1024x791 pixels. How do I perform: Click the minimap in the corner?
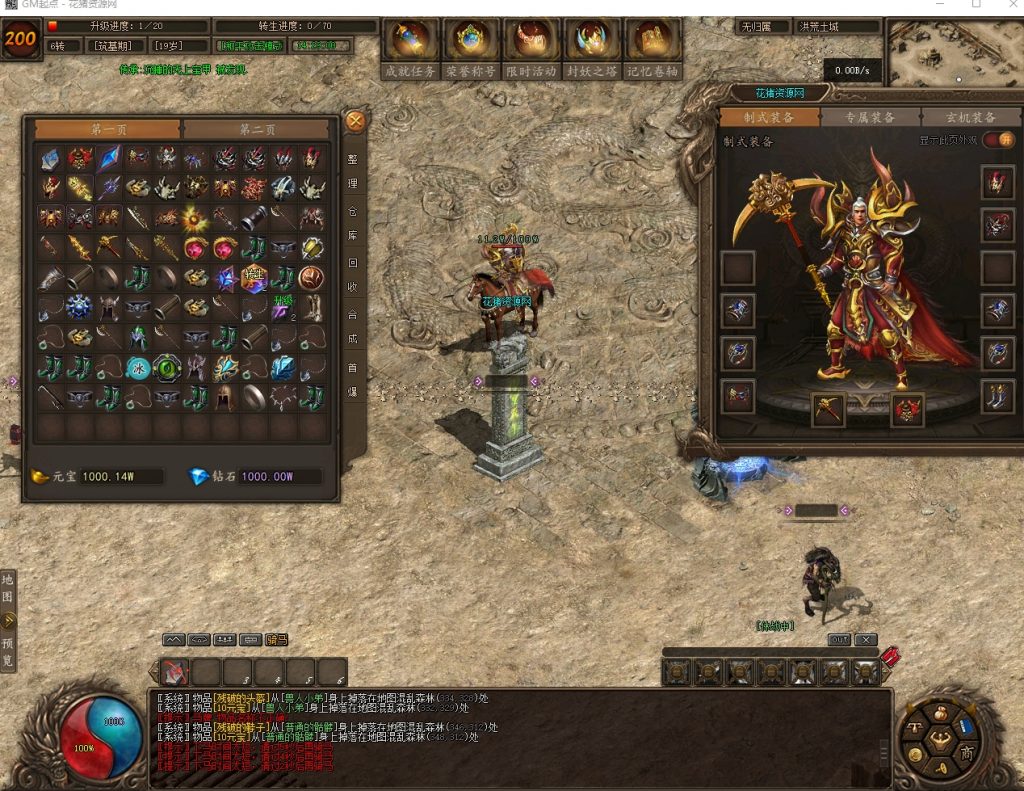955,52
